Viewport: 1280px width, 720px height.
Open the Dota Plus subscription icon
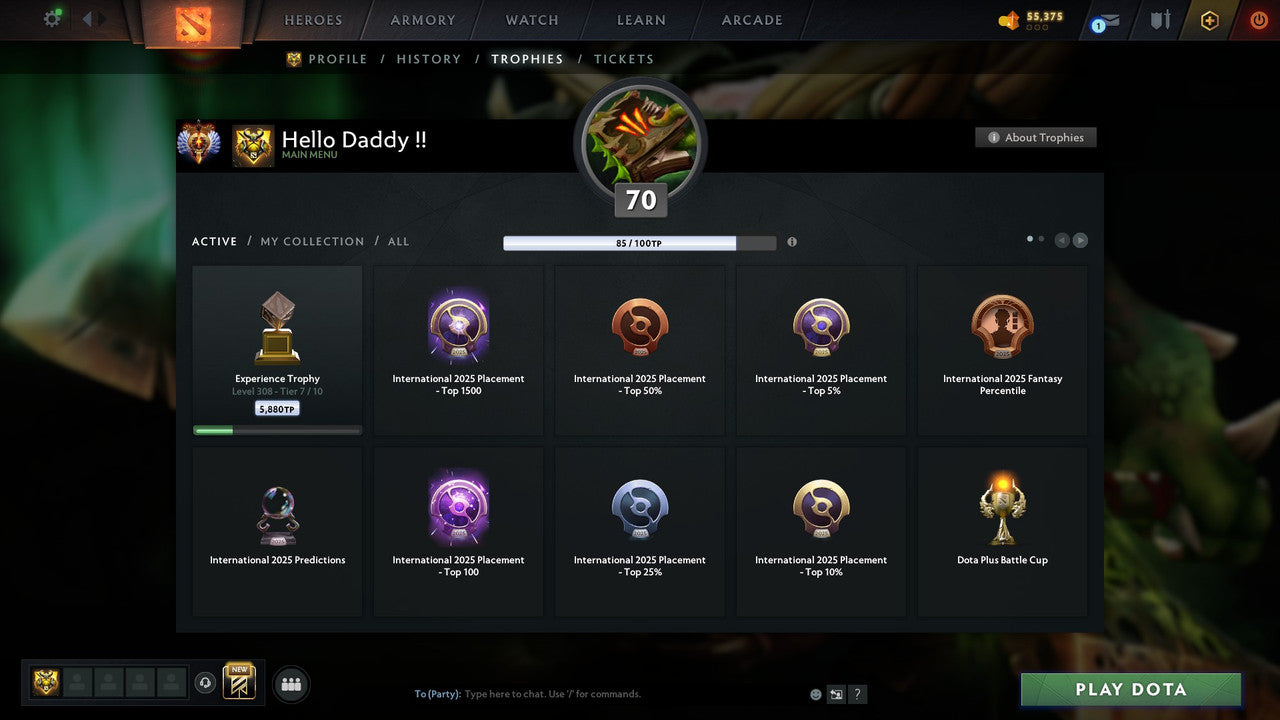coord(1209,19)
